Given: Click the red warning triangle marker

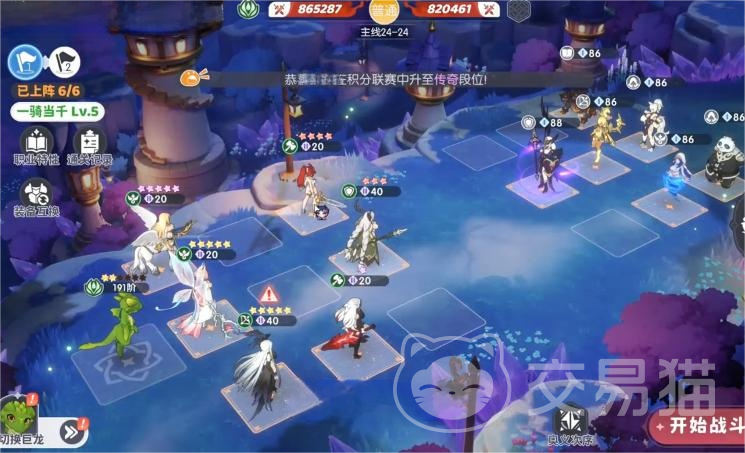Looking at the screenshot, I should [269, 295].
